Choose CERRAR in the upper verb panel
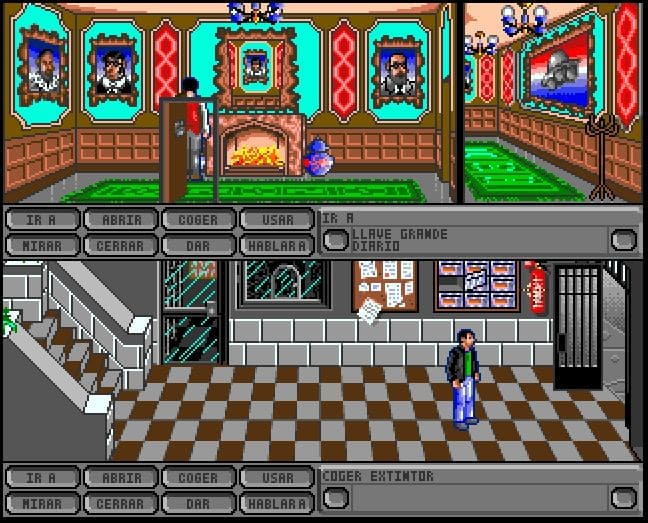The width and height of the screenshot is (648, 523). tap(119, 244)
